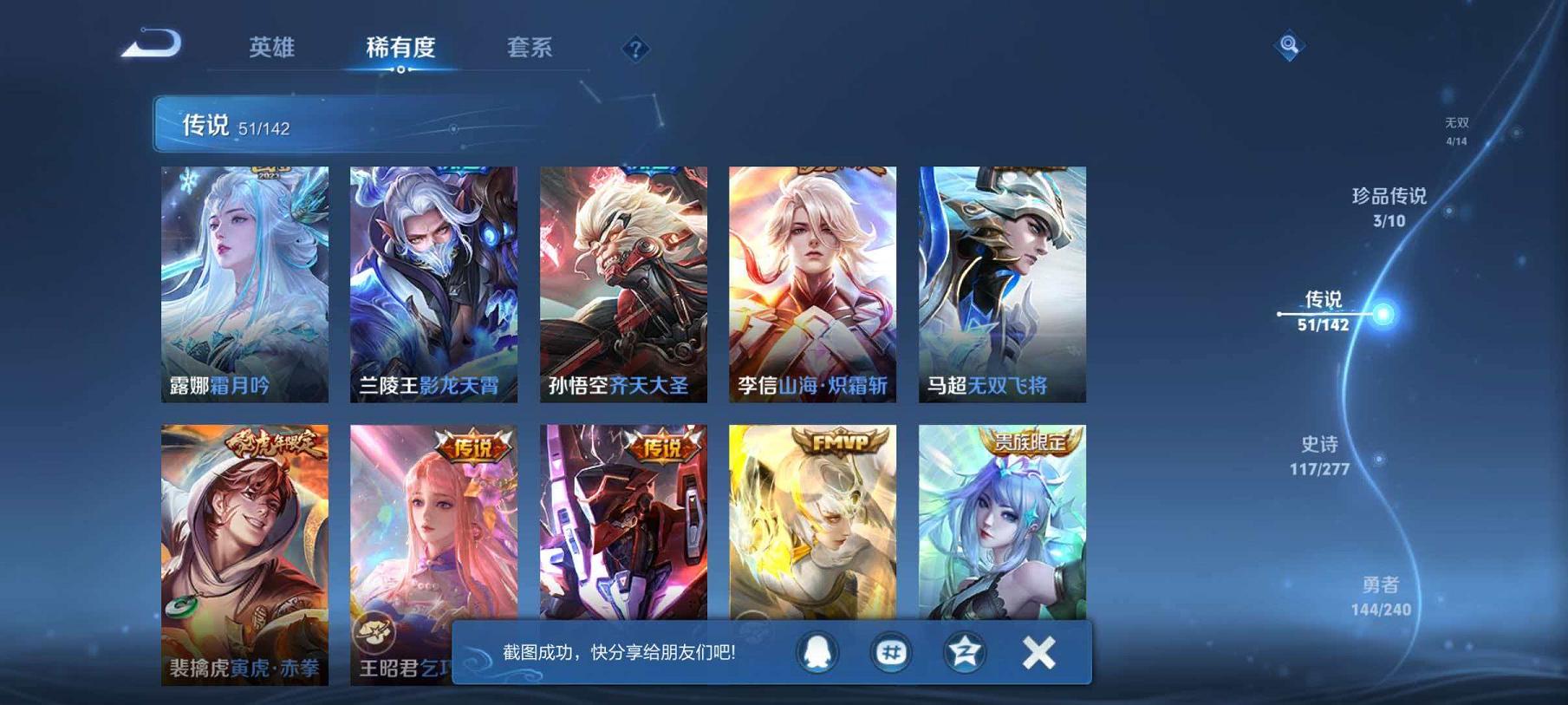1568x705 pixels.
Task: Open the 无双 4/14 category
Action: tap(1455, 127)
